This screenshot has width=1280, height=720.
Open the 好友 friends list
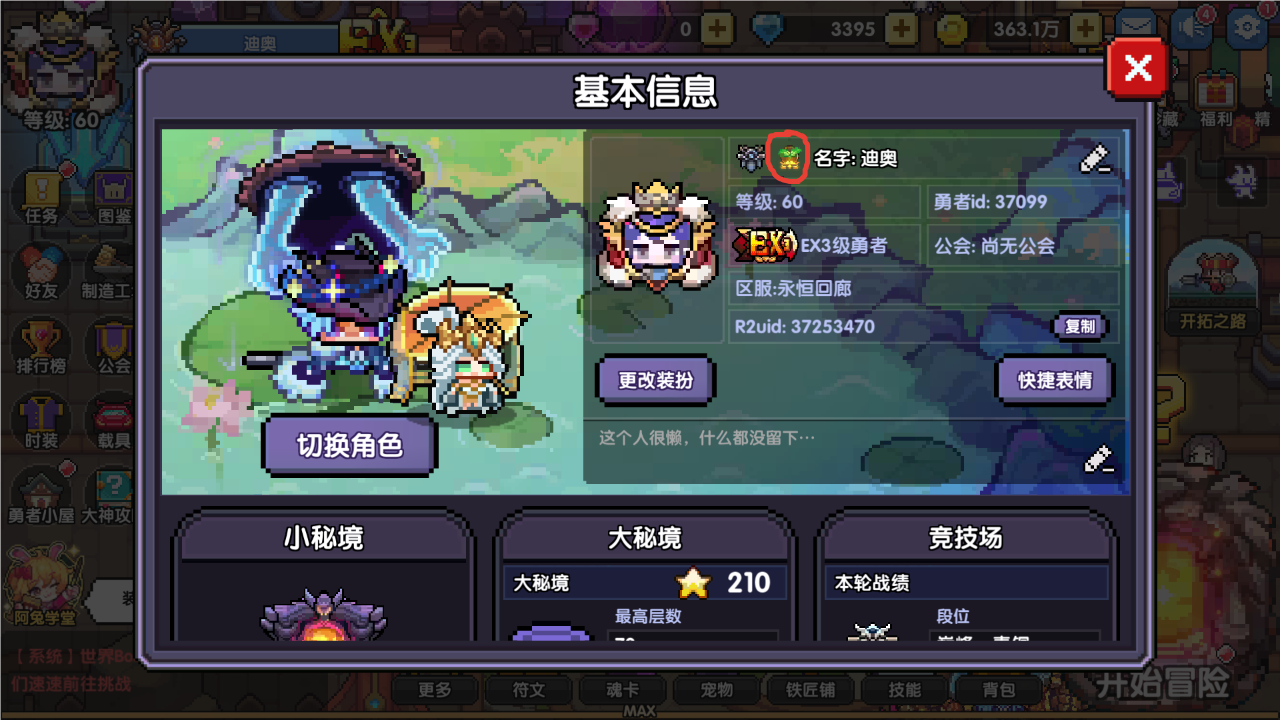[40, 270]
